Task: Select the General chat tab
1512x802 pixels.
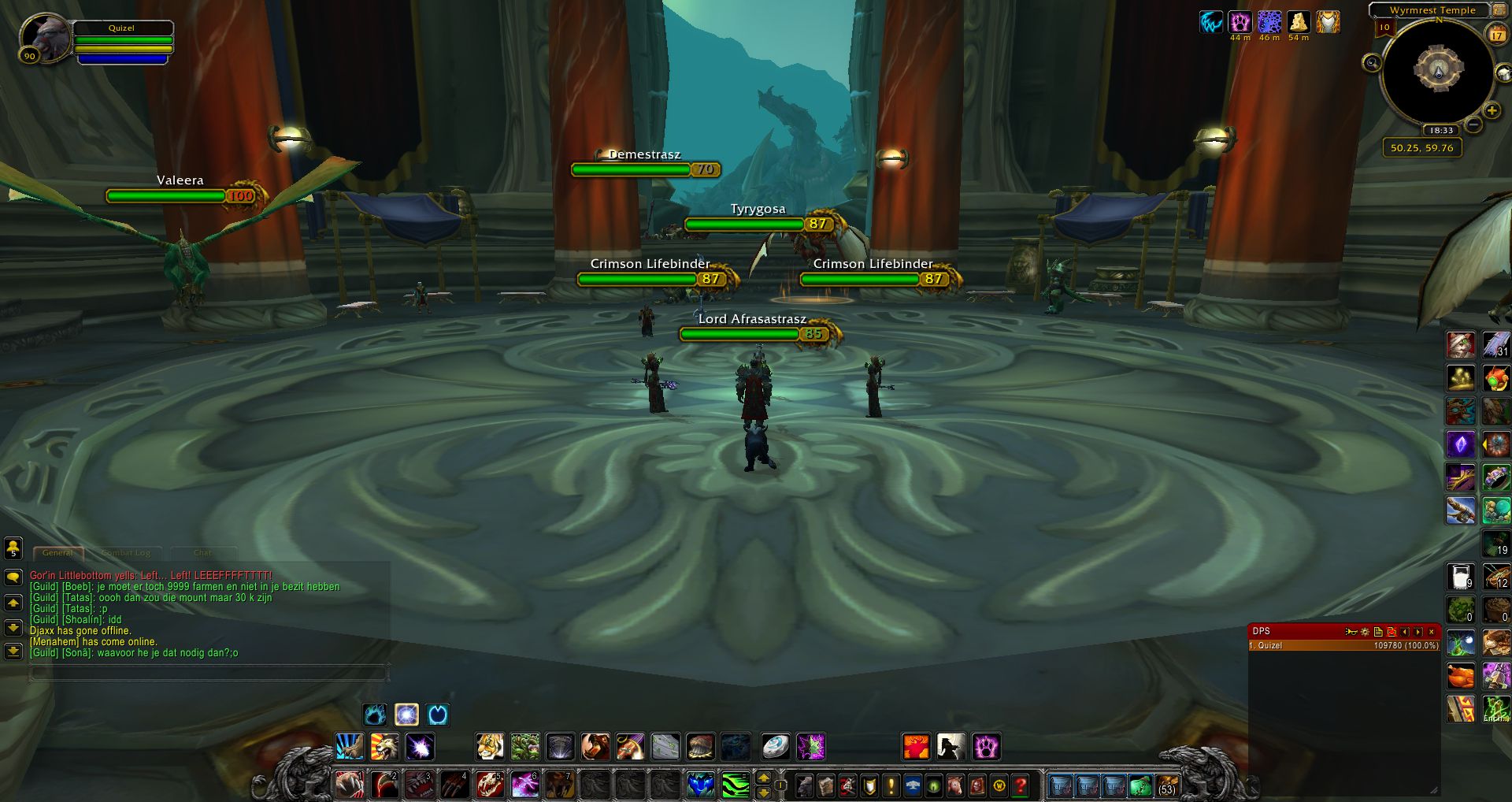Action: (57, 553)
